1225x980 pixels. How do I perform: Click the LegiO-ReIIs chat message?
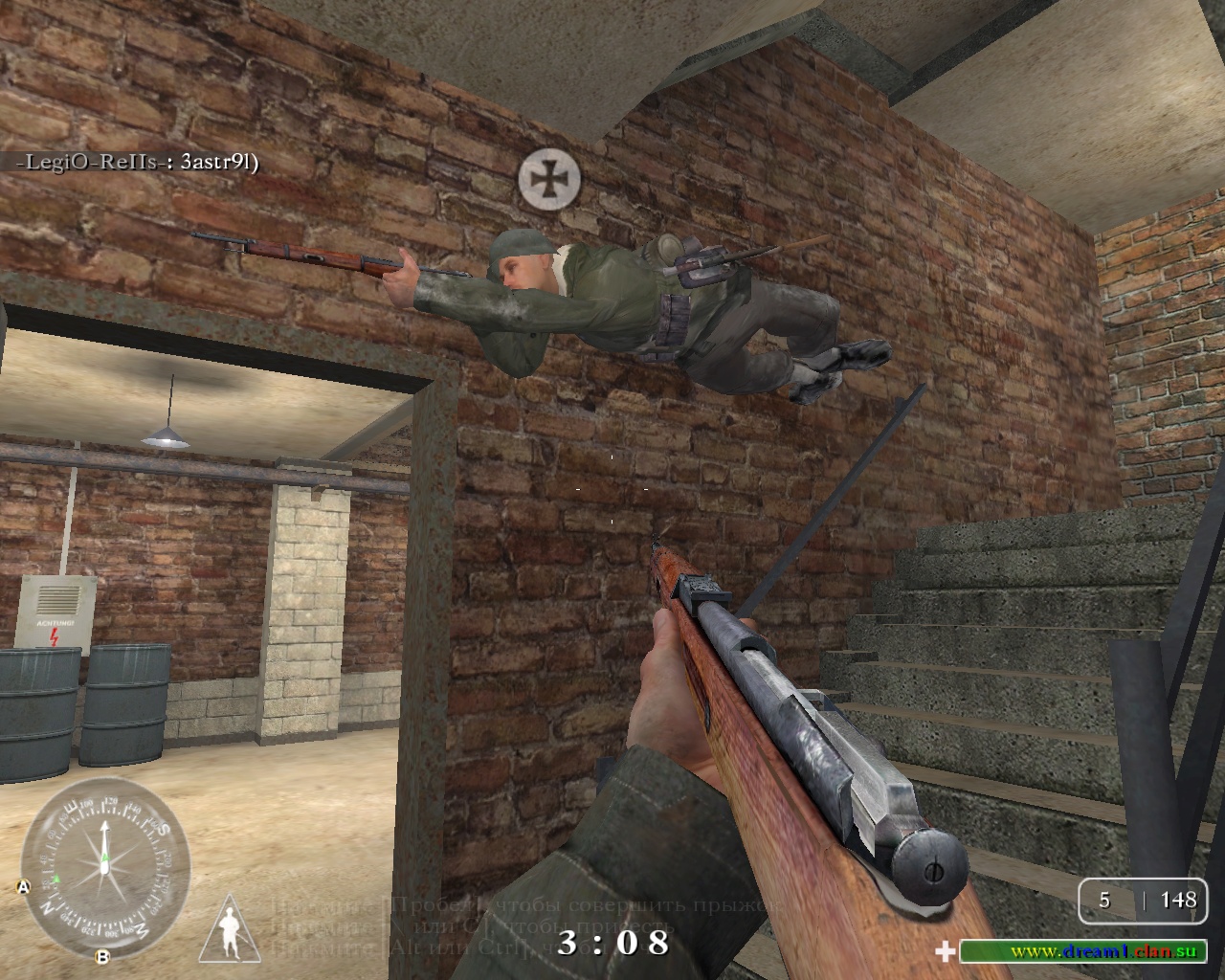[137, 162]
